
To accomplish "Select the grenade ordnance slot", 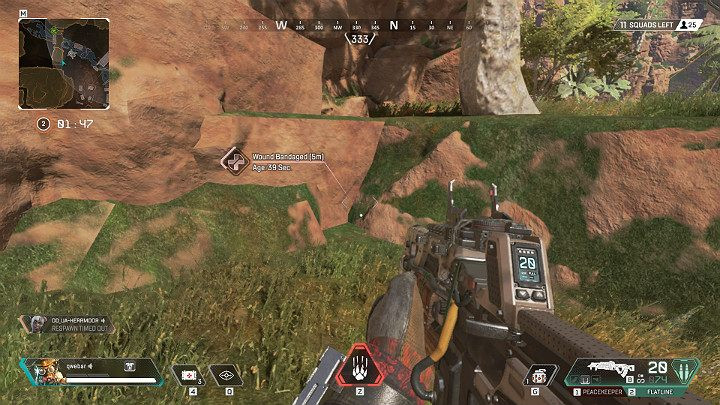I will (541, 374).
